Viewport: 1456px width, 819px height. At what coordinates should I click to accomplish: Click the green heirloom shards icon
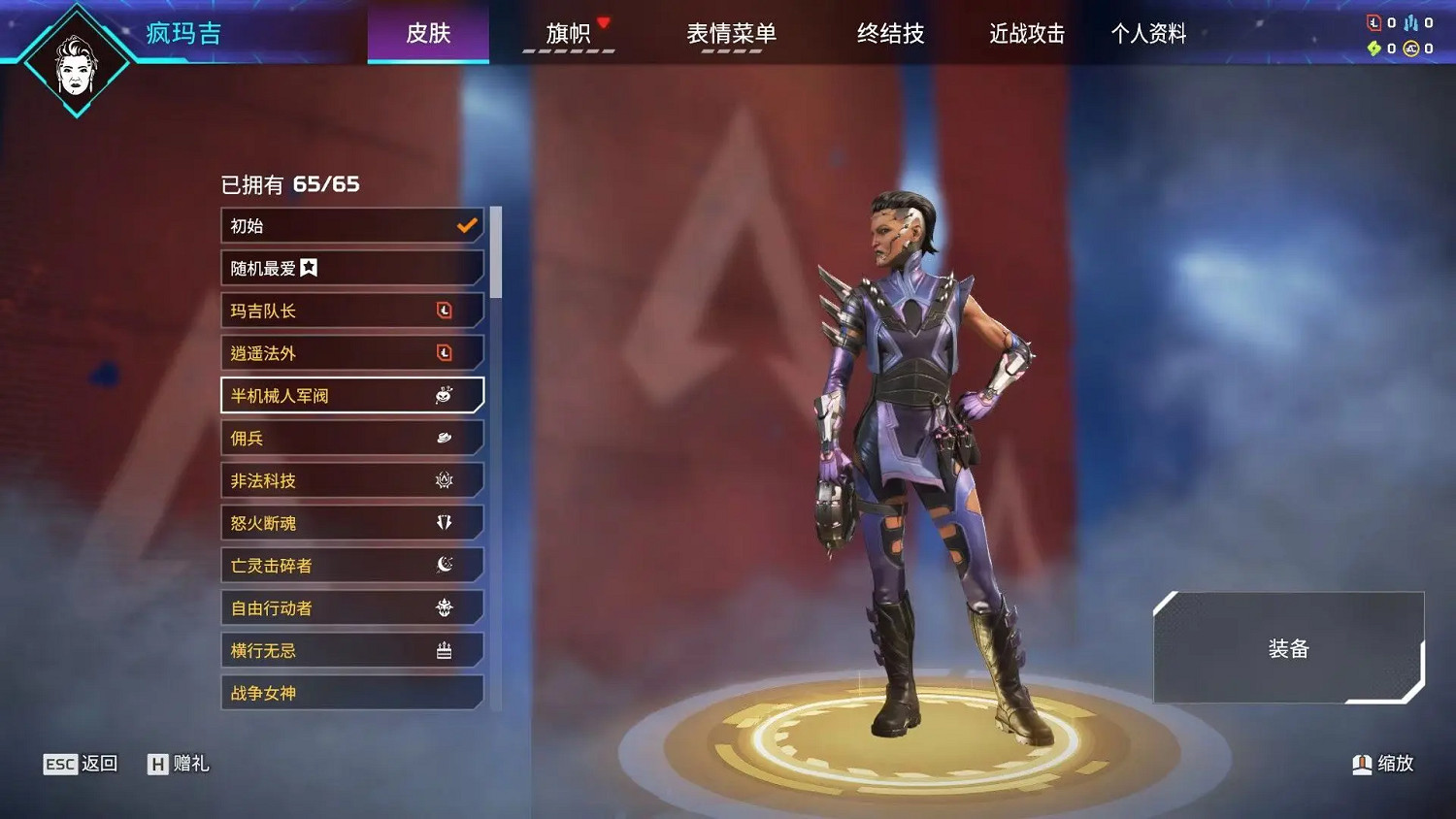[x=1373, y=48]
